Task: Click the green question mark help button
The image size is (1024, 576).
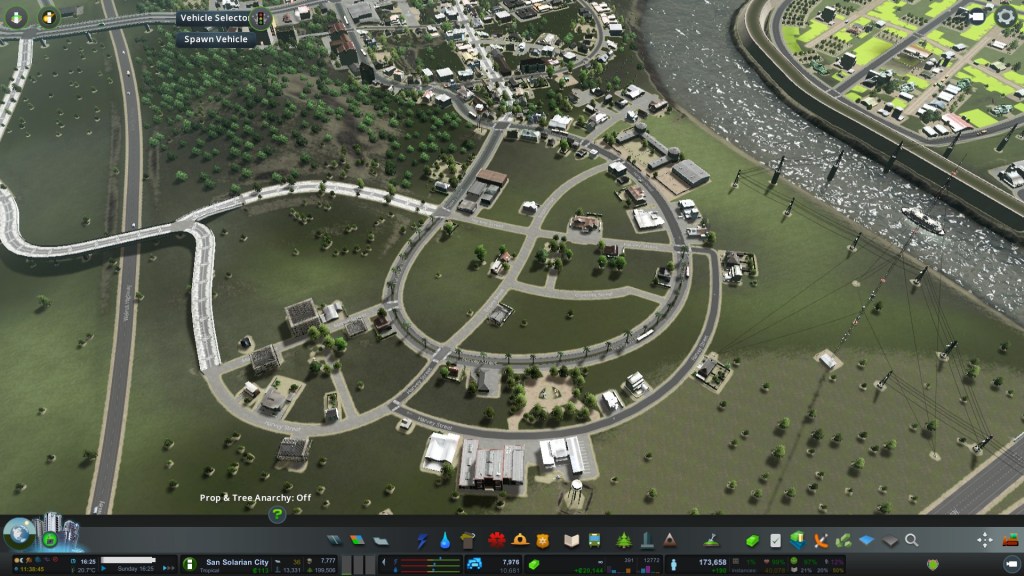Action: [277, 515]
